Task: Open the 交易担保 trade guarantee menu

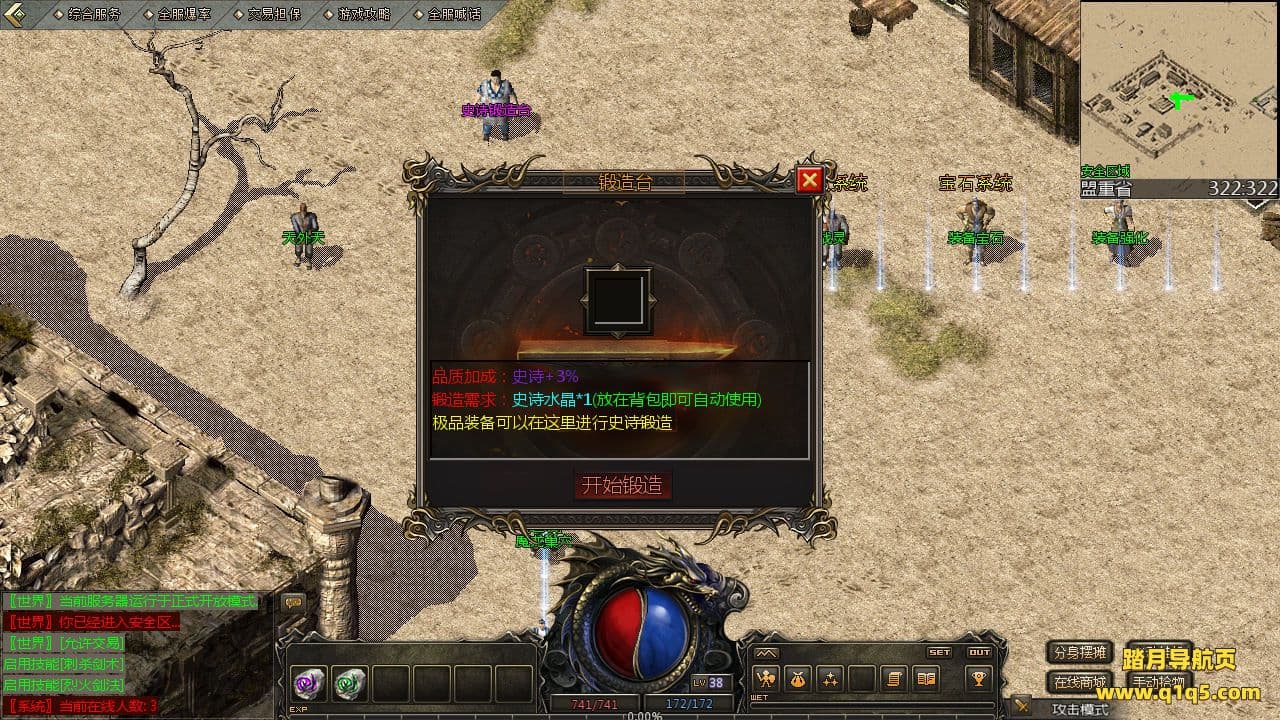Action: (273, 14)
